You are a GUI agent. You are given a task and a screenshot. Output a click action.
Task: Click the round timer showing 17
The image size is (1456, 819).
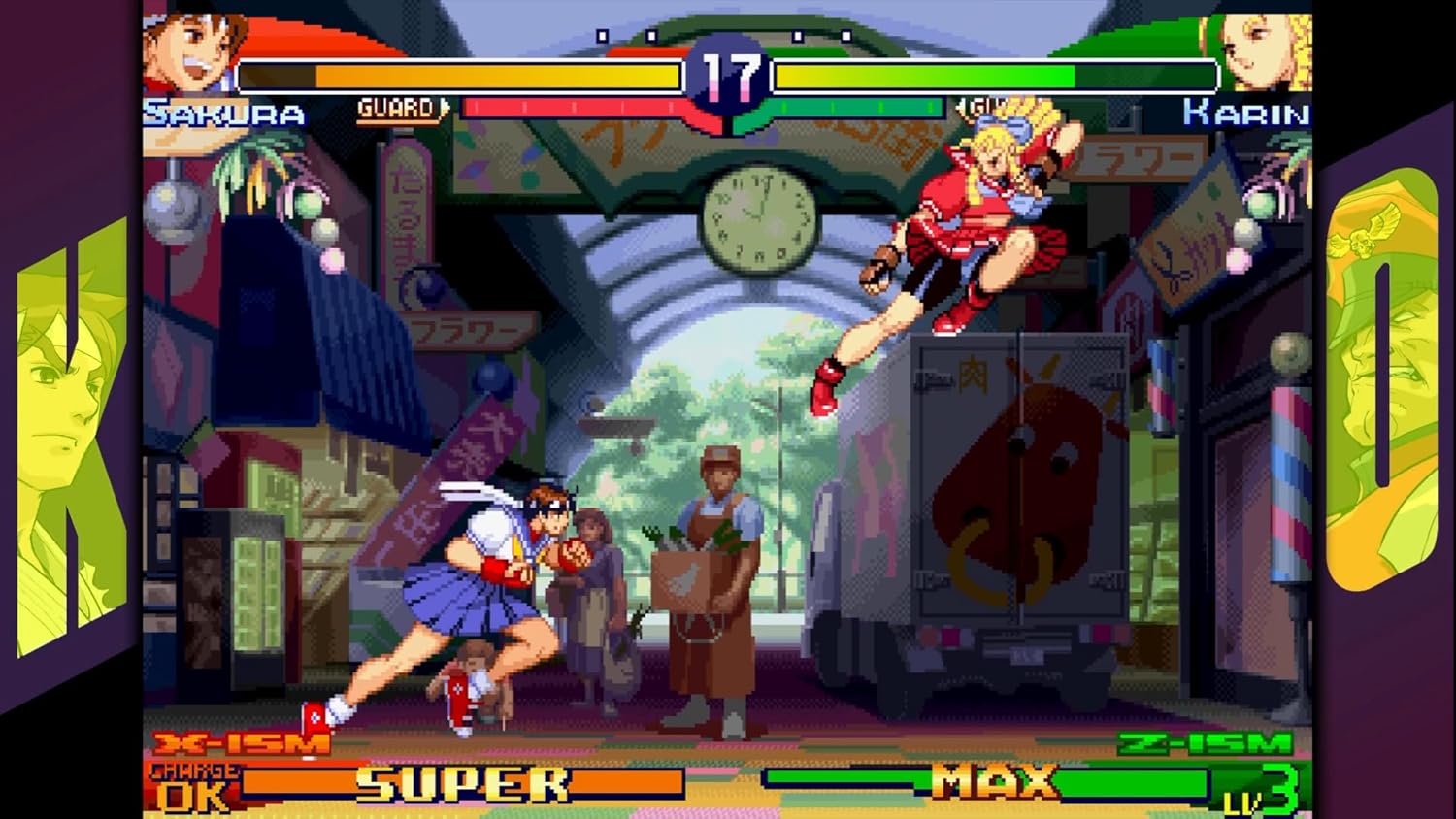tap(730, 76)
